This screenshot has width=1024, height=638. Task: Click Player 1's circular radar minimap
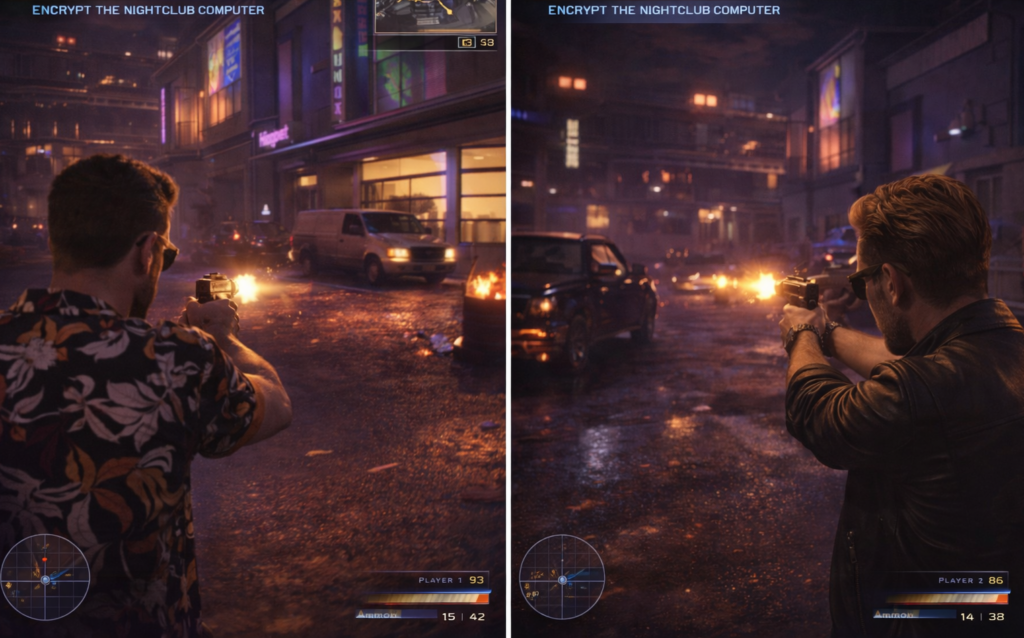coord(45,577)
